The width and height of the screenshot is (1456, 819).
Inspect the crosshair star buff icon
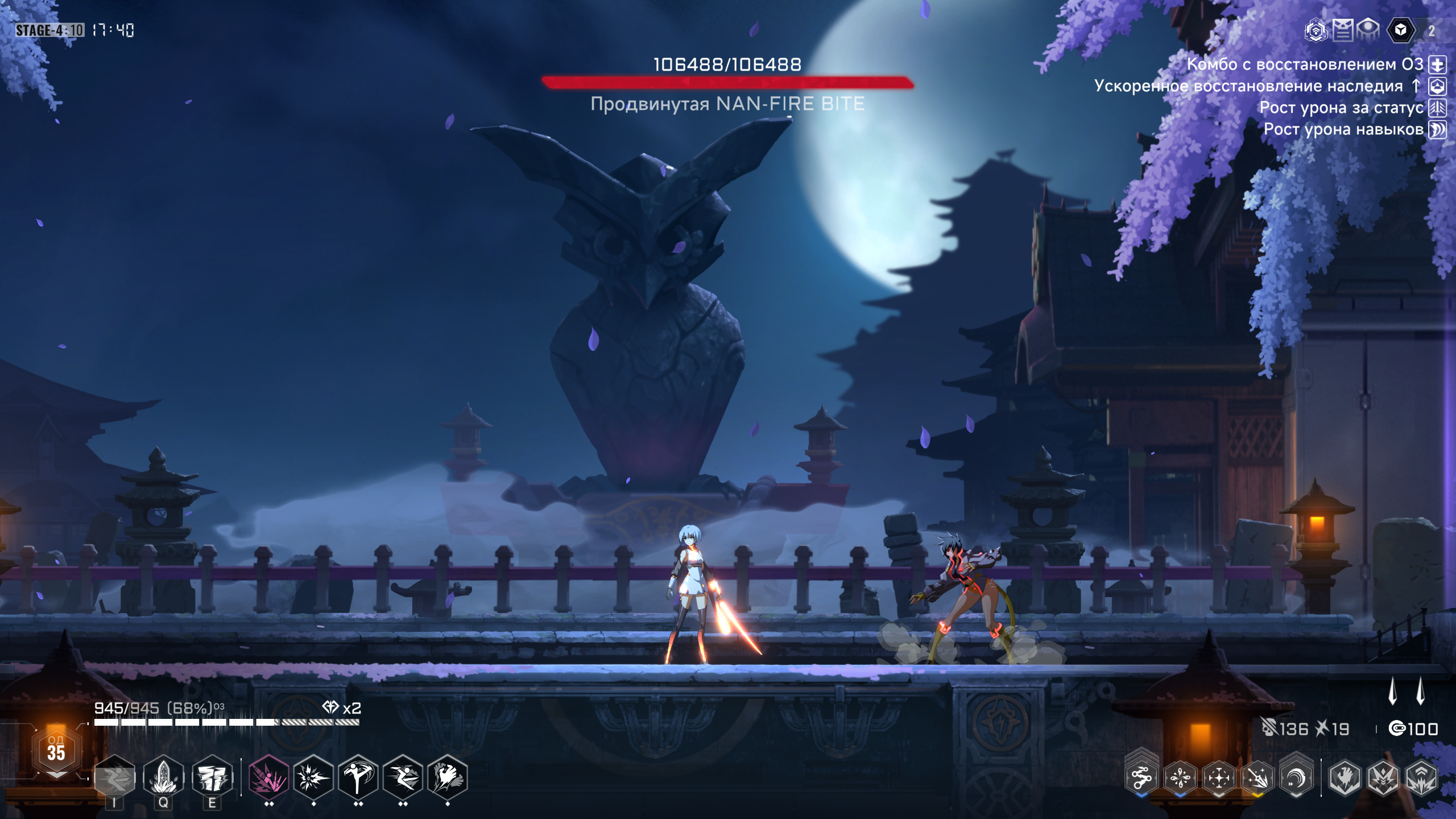tap(1219, 777)
